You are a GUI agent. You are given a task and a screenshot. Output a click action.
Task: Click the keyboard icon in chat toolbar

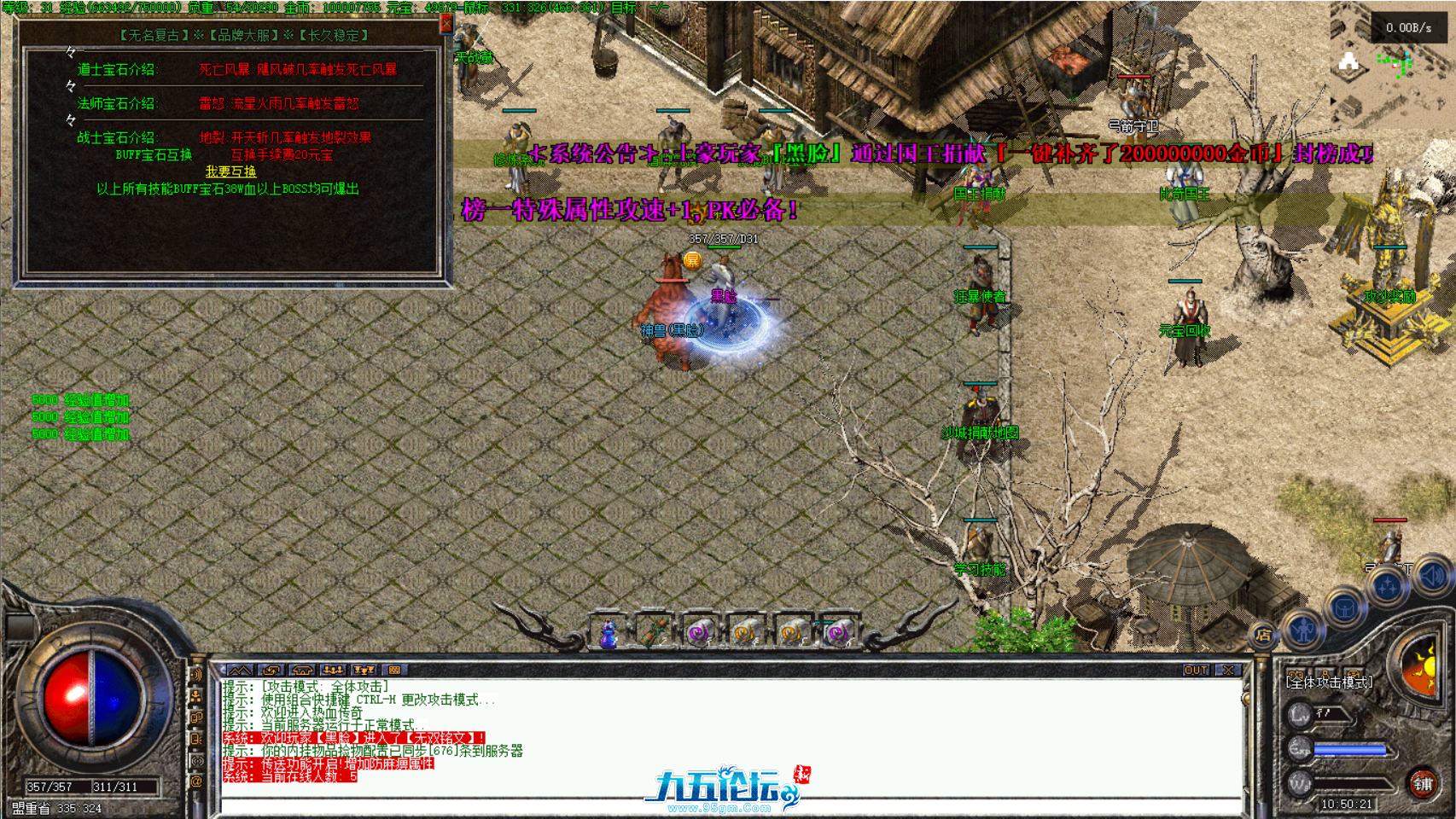tap(395, 671)
